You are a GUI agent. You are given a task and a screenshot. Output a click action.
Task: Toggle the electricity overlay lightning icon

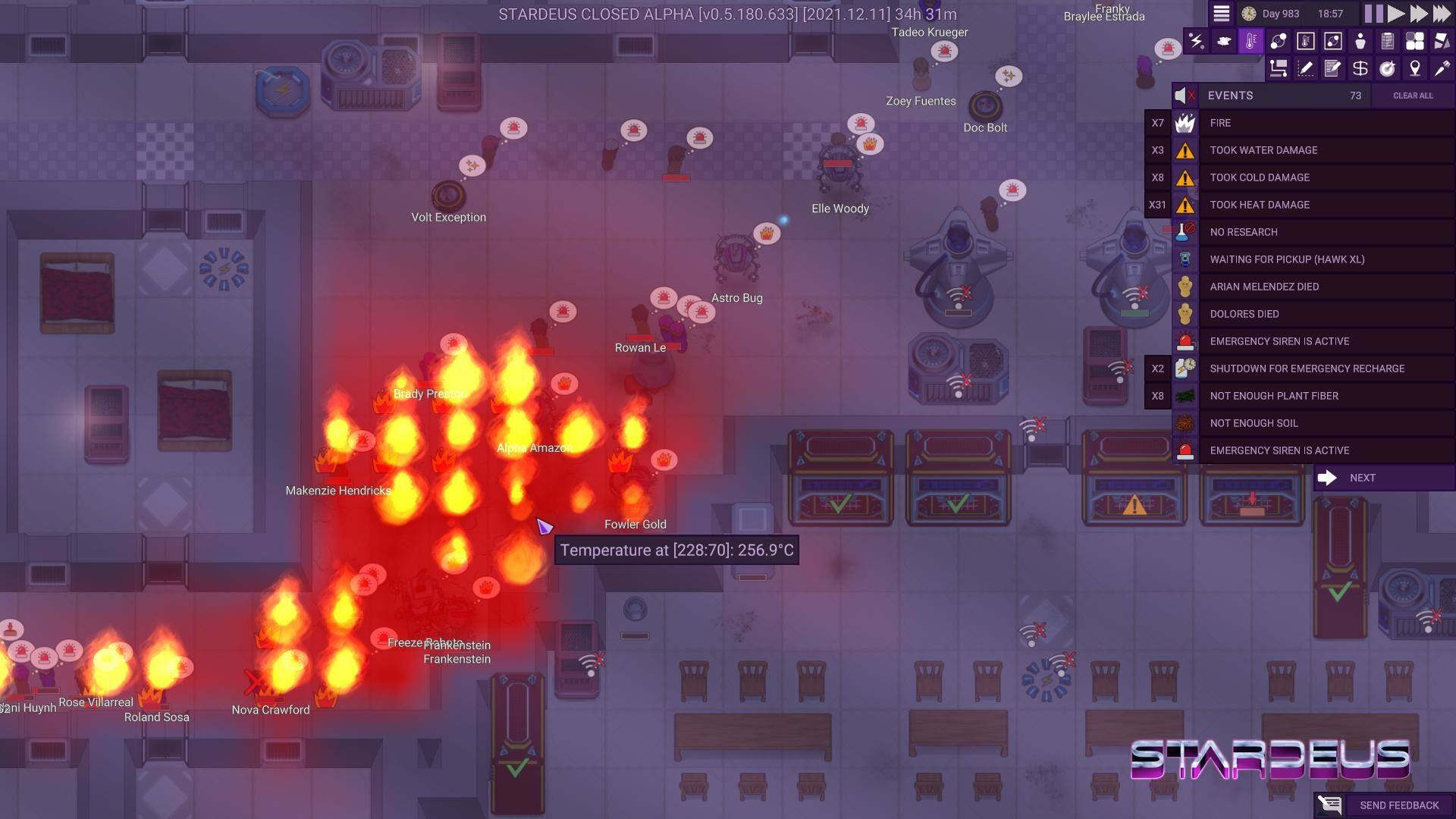1197,41
